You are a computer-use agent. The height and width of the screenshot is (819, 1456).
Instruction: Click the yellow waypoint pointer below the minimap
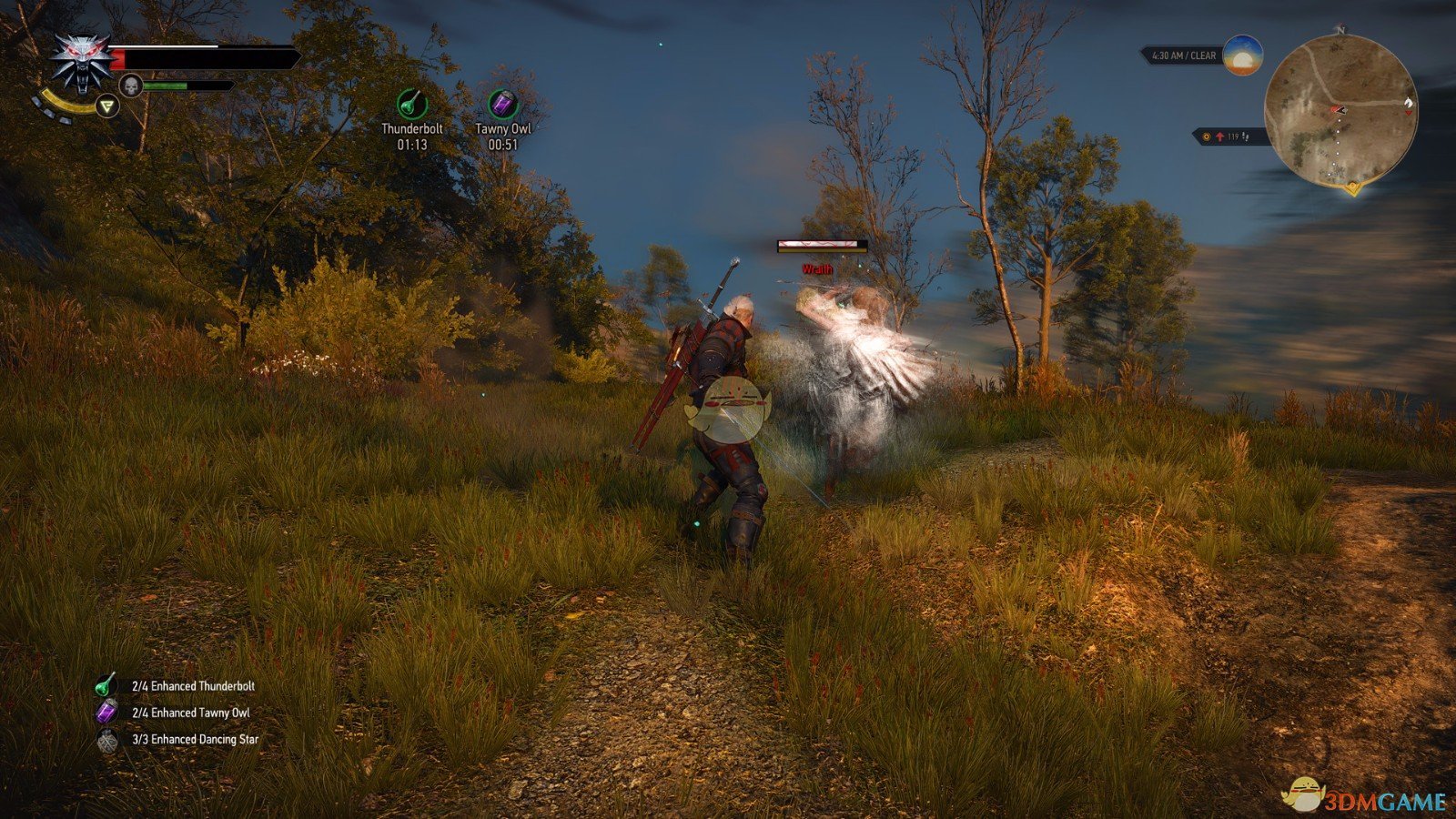click(x=1352, y=188)
